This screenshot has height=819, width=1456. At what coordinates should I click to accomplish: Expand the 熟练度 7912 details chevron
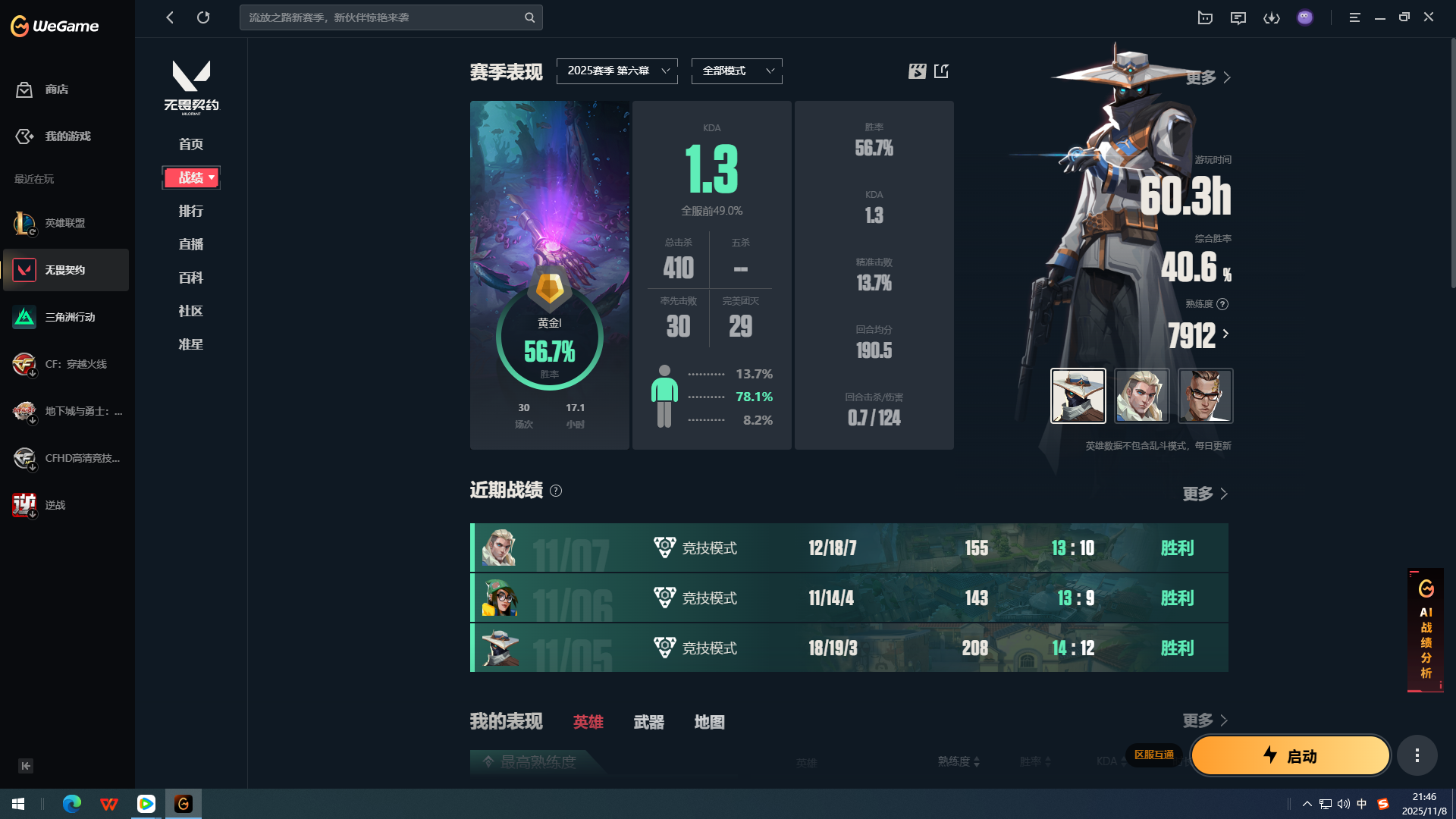[1225, 334]
